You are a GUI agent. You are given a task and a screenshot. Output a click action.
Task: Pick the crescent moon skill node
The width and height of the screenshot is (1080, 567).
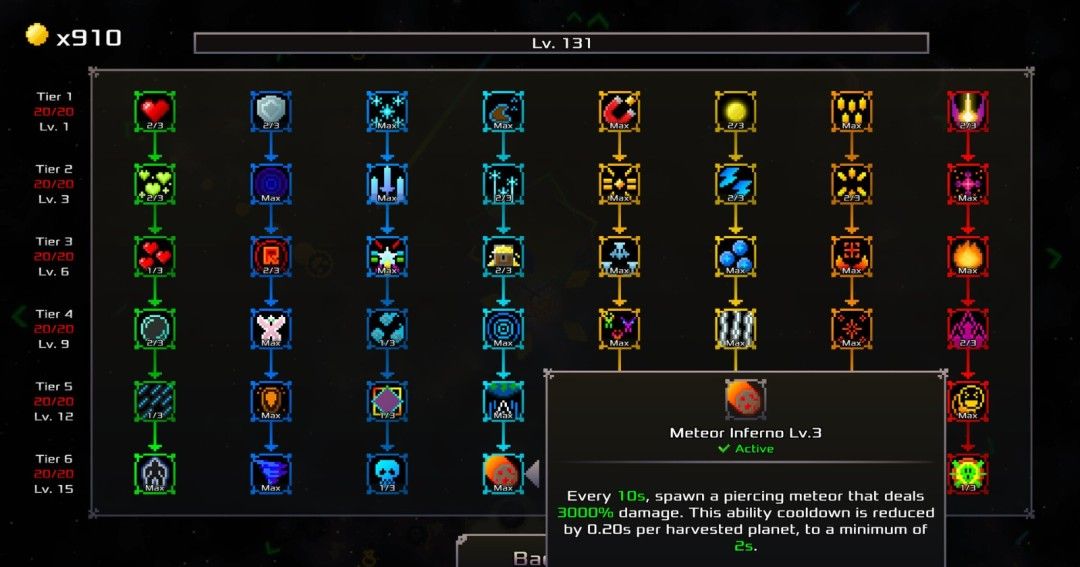tap(503, 110)
